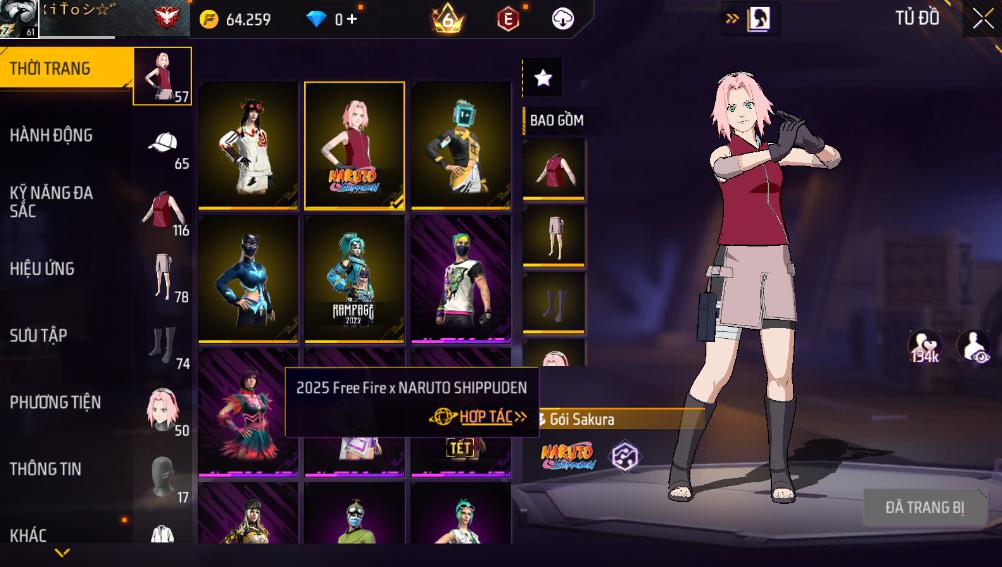1002x567 pixels.
Task: Add diamonds with the plus button
Action: tap(352, 19)
